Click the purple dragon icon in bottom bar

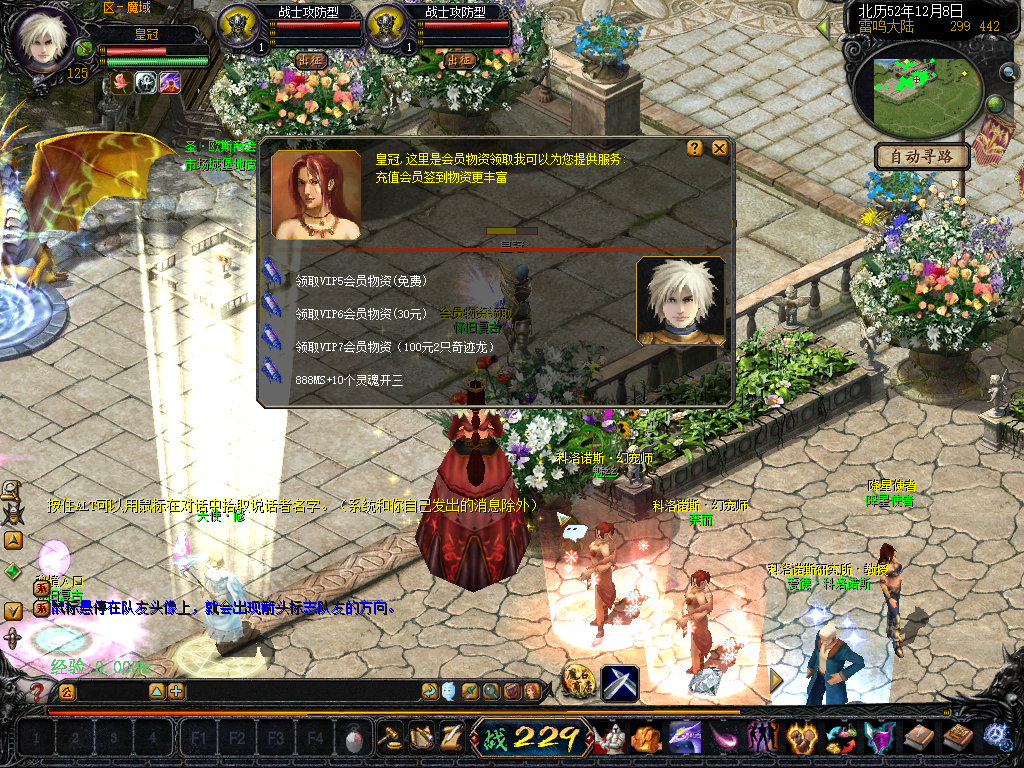point(684,738)
